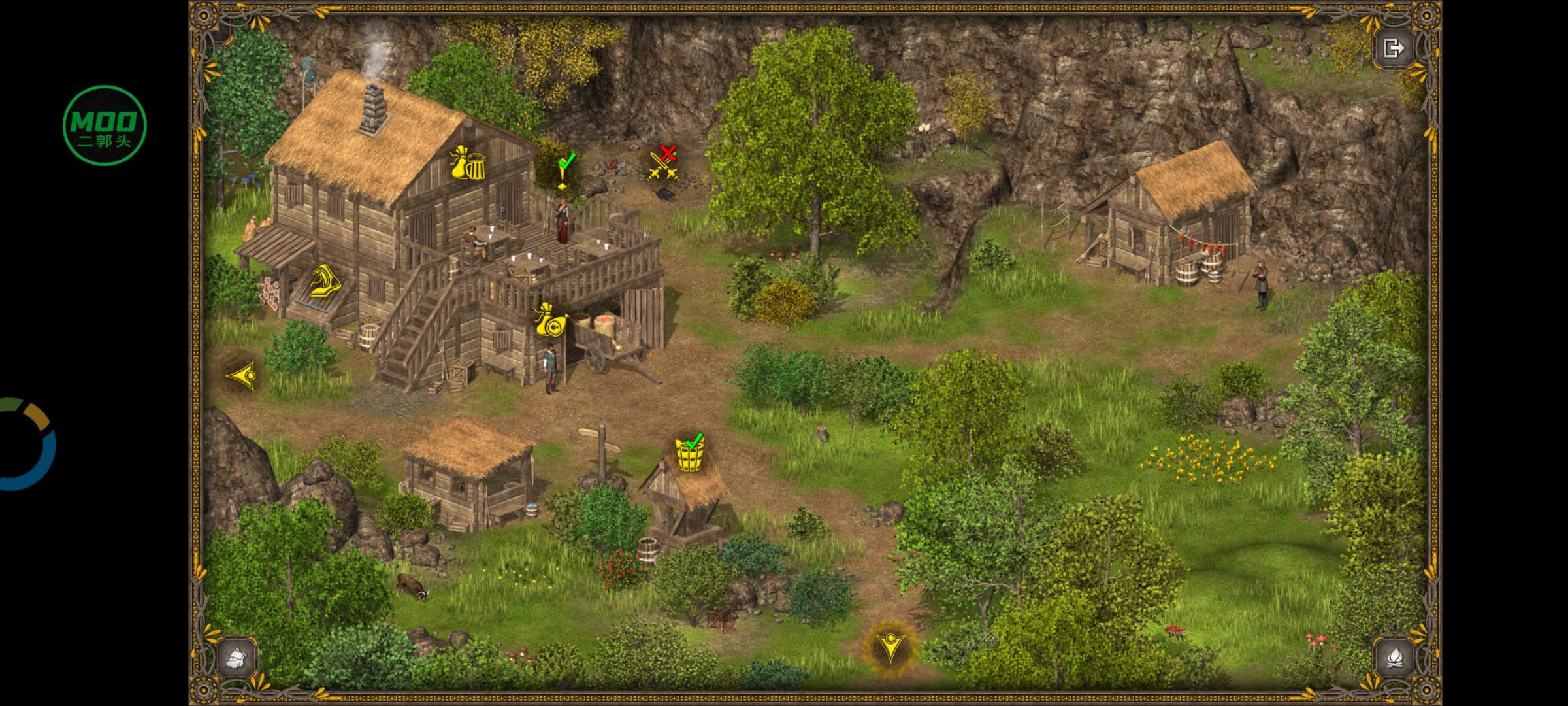Select the exclamation quest marker
Viewport: 1568px width, 706px height.
click(564, 170)
